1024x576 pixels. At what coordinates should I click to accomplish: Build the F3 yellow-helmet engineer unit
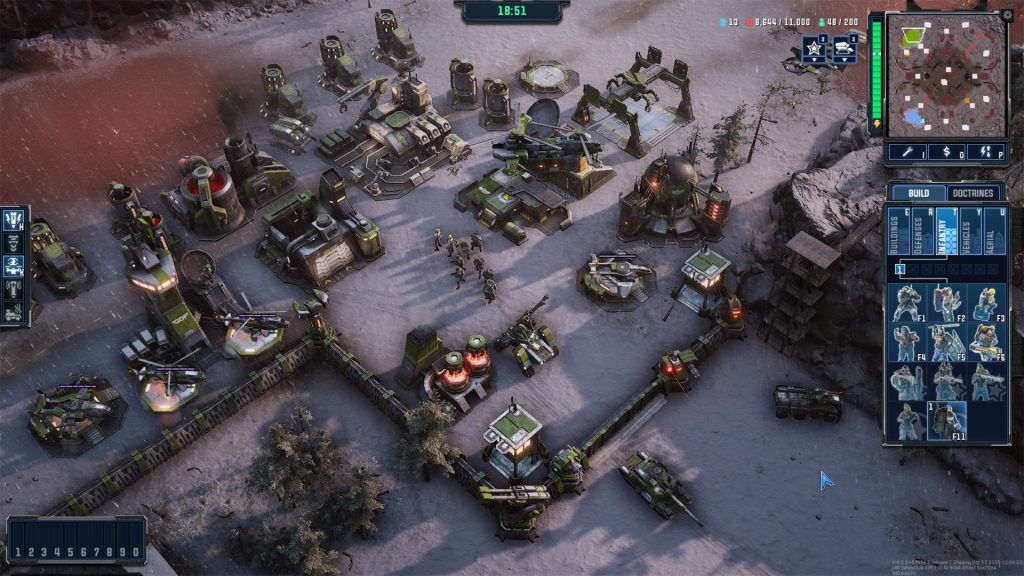coord(985,302)
